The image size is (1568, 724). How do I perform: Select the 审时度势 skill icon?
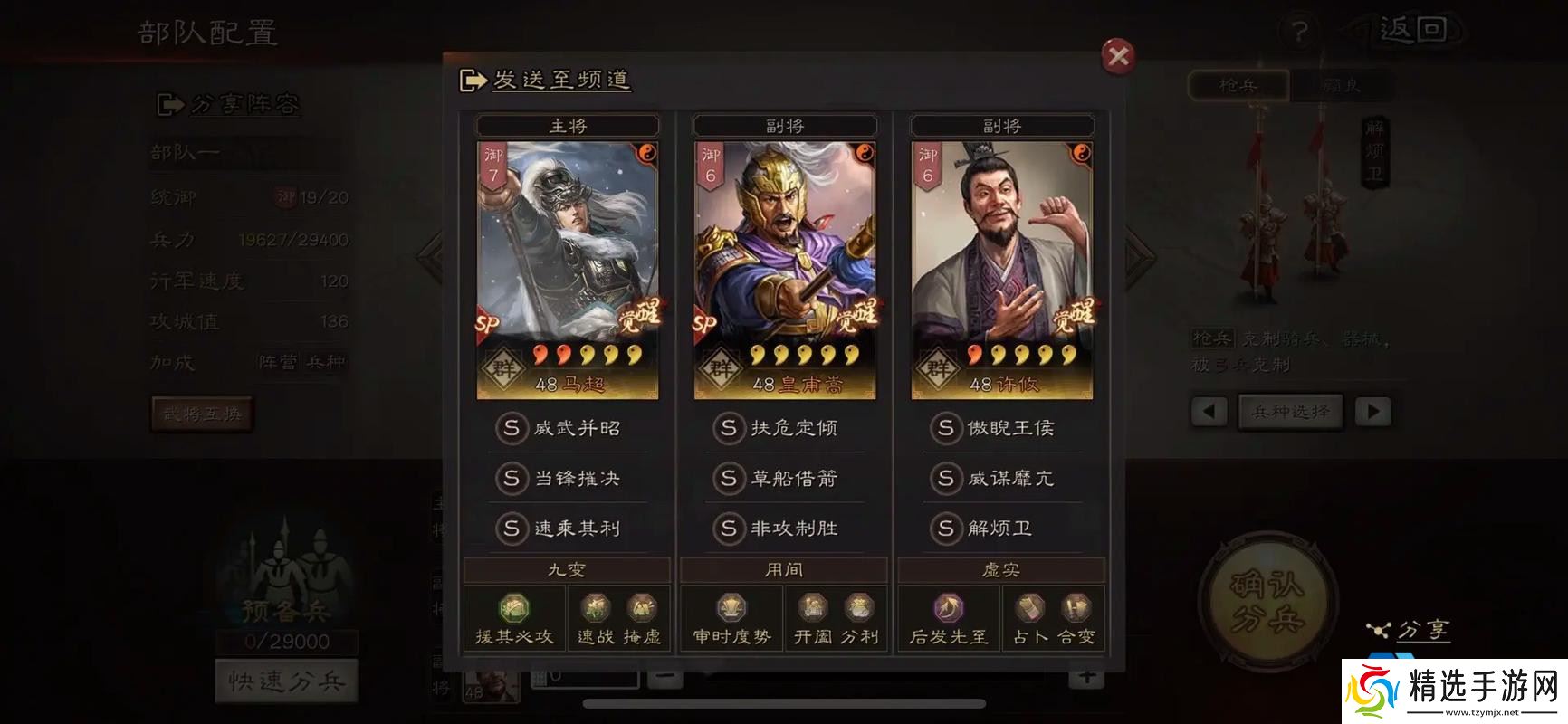pos(730,606)
